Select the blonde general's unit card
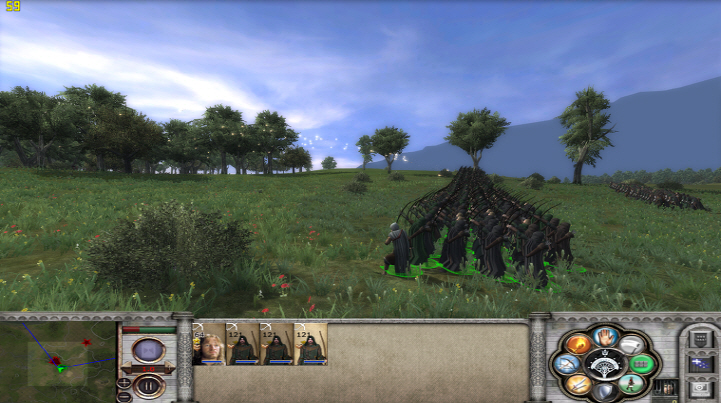 tap(209, 343)
